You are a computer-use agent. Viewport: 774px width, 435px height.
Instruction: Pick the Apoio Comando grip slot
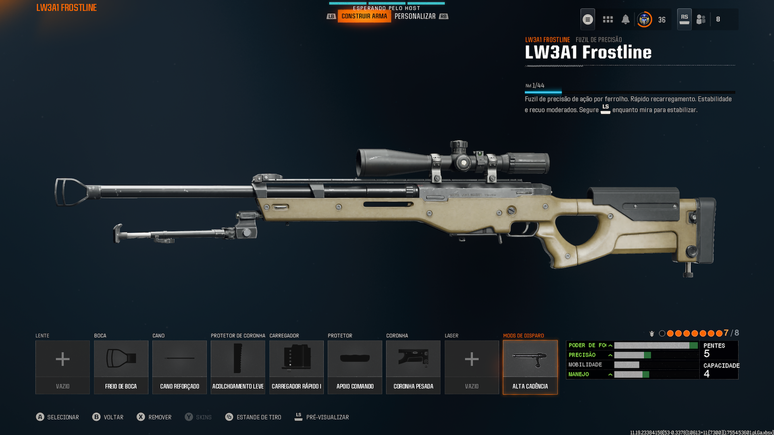pos(355,366)
